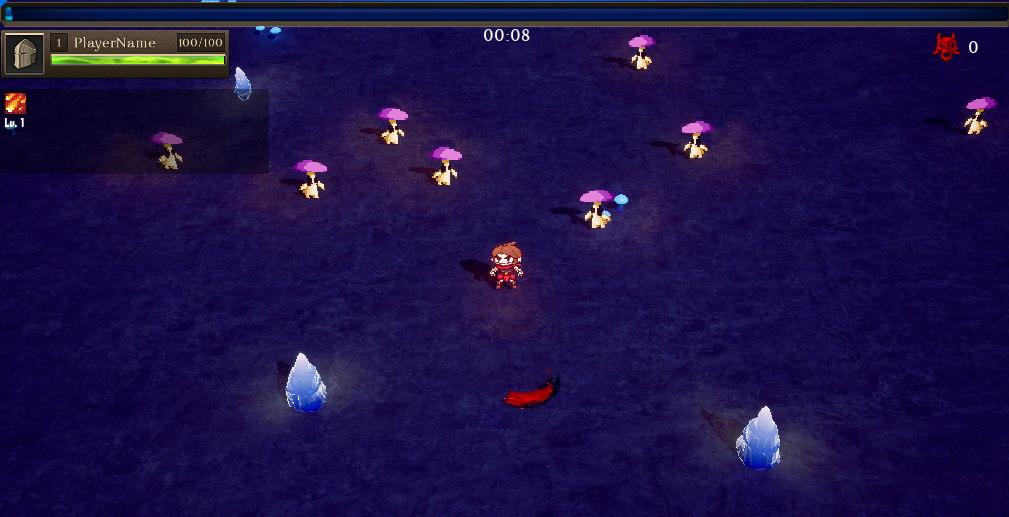Select the fire skill icon at Lv. 1
Image resolution: width=1009 pixels, height=517 pixels.
15,103
